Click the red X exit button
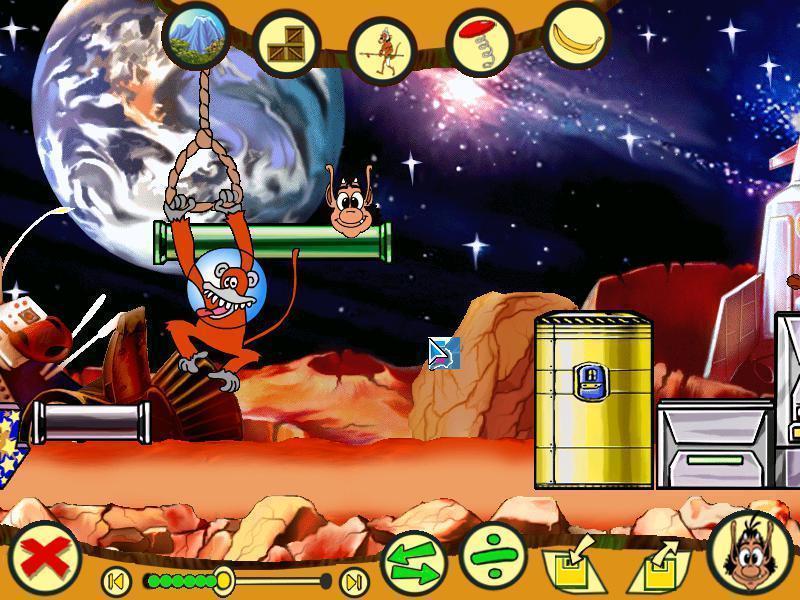The width and height of the screenshot is (800, 600). coord(46,557)
